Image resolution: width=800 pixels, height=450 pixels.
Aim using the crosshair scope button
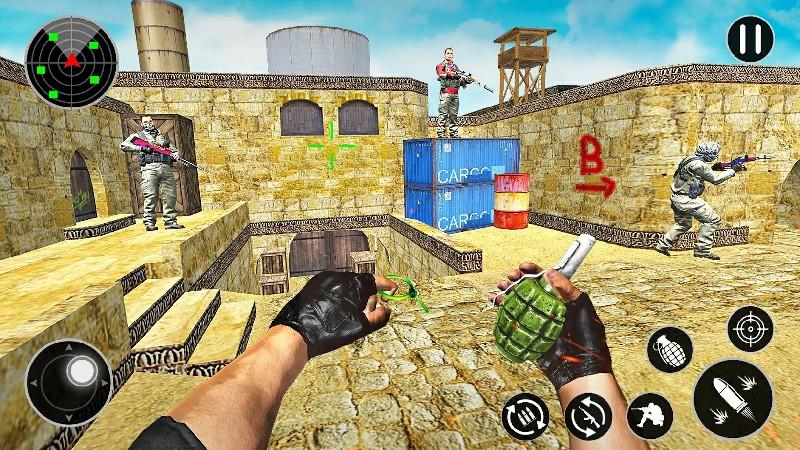750,328
